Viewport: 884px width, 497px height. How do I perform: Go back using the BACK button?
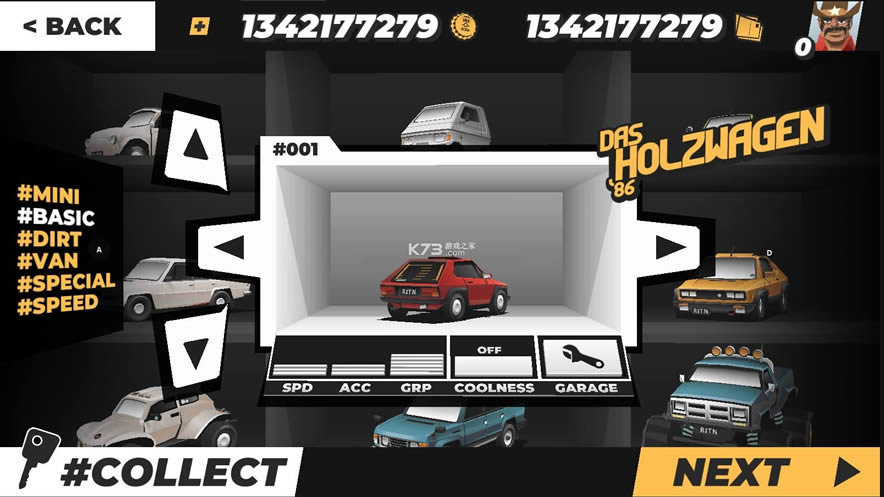[x=76, y=26]
